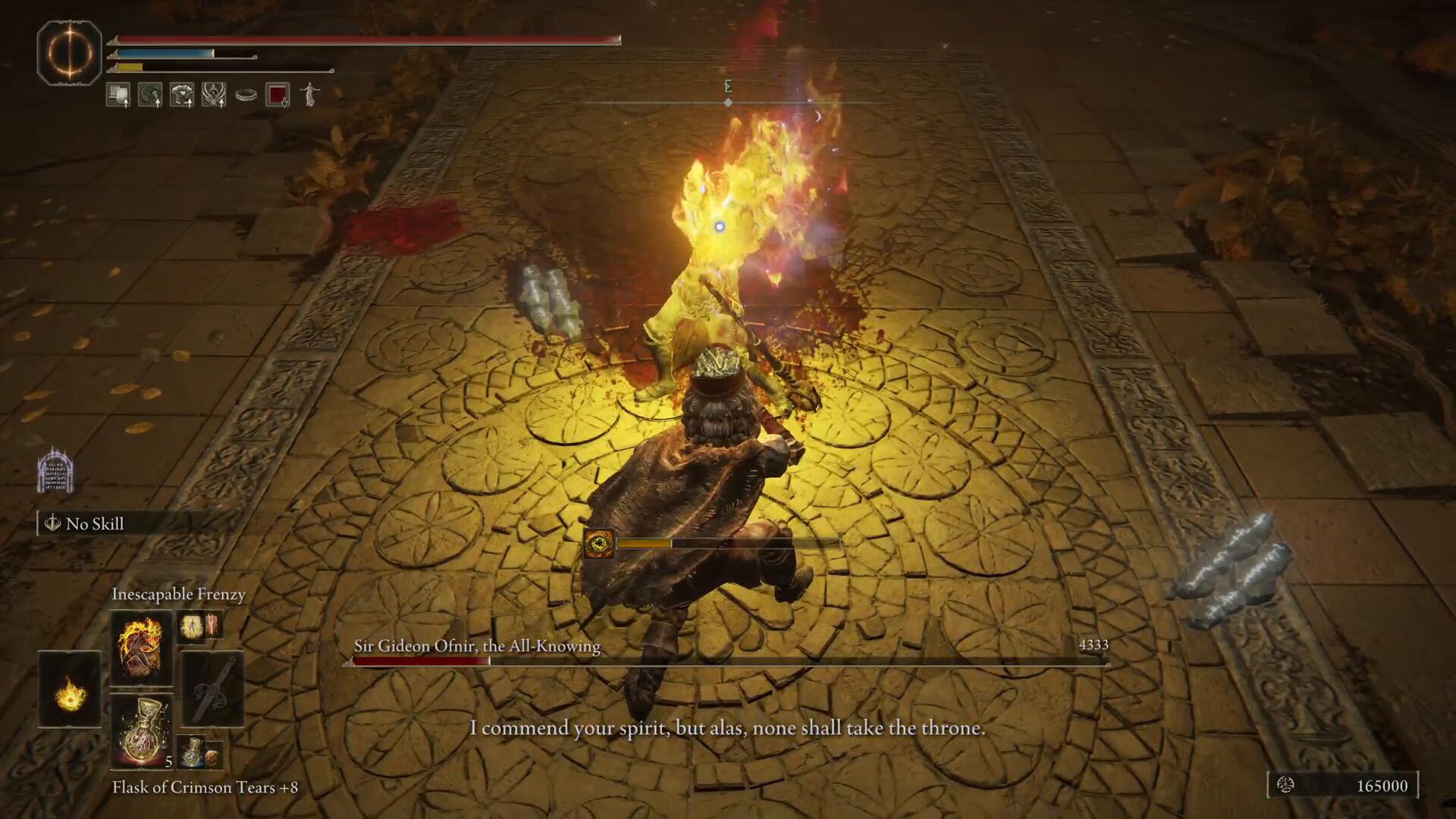Inspect the statue figure status icon

(309, 95)
